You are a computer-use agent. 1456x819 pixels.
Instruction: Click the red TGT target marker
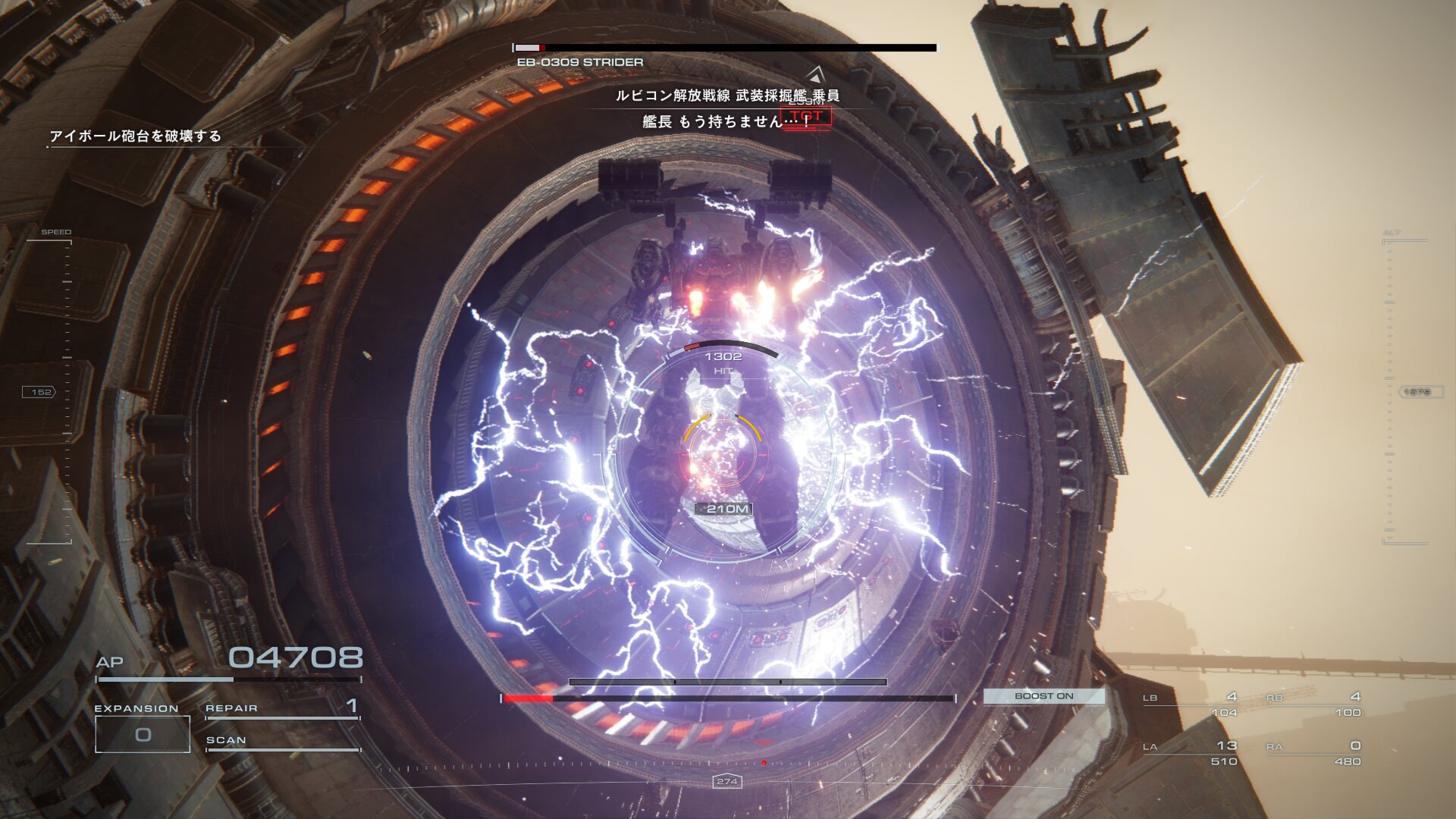tap(806, 117)
